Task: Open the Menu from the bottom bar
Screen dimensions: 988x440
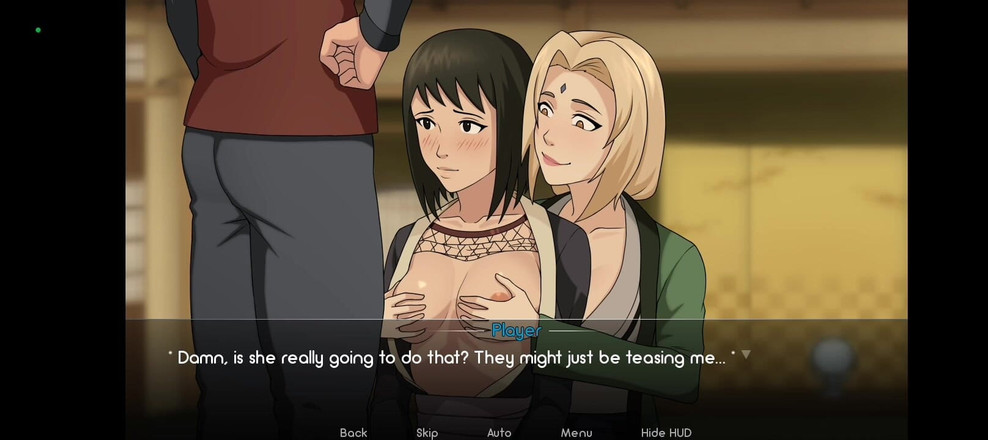Action: [x=576, y=432]
